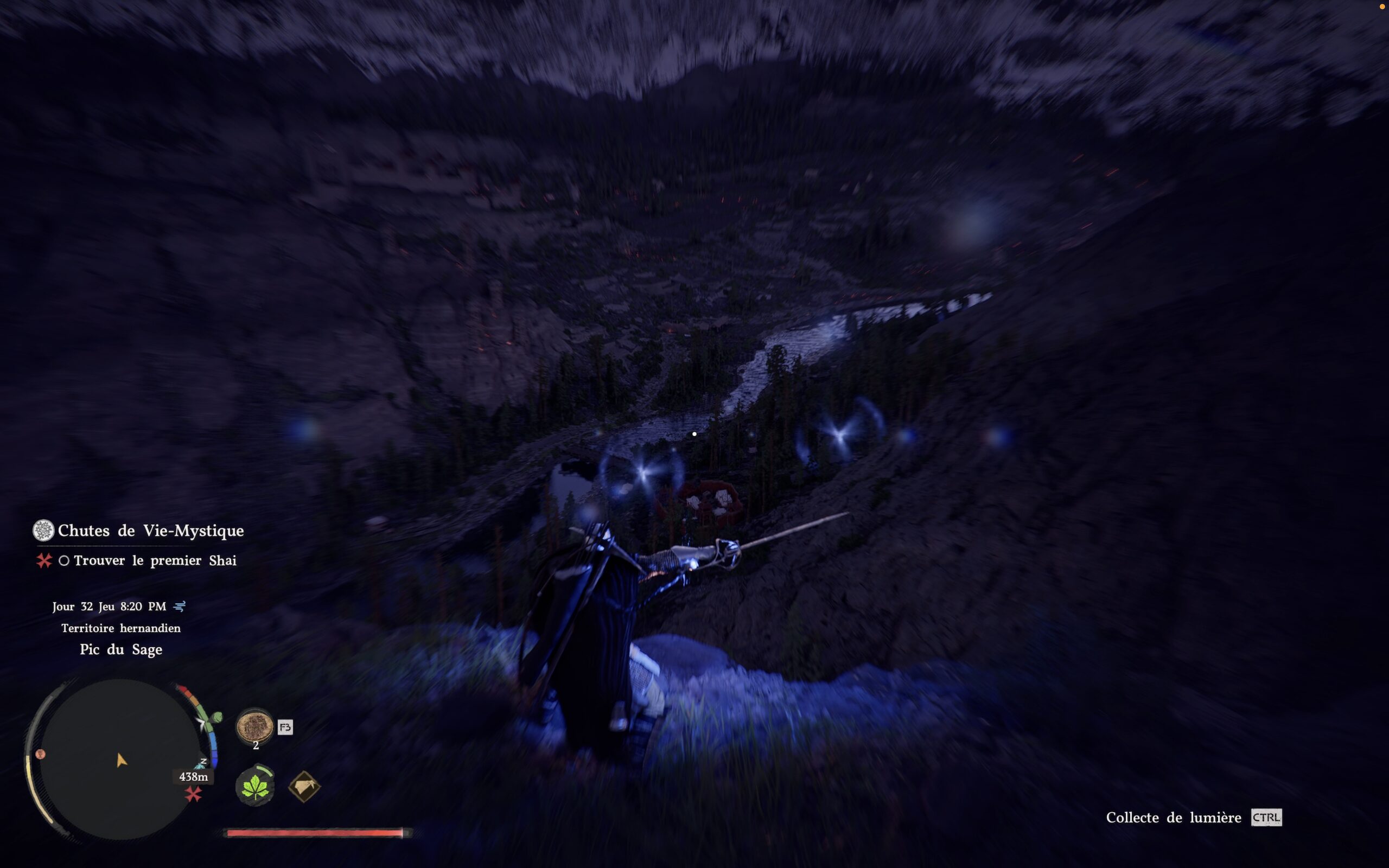Select the round food item slot
The image size is (1389, 868).
255,726
